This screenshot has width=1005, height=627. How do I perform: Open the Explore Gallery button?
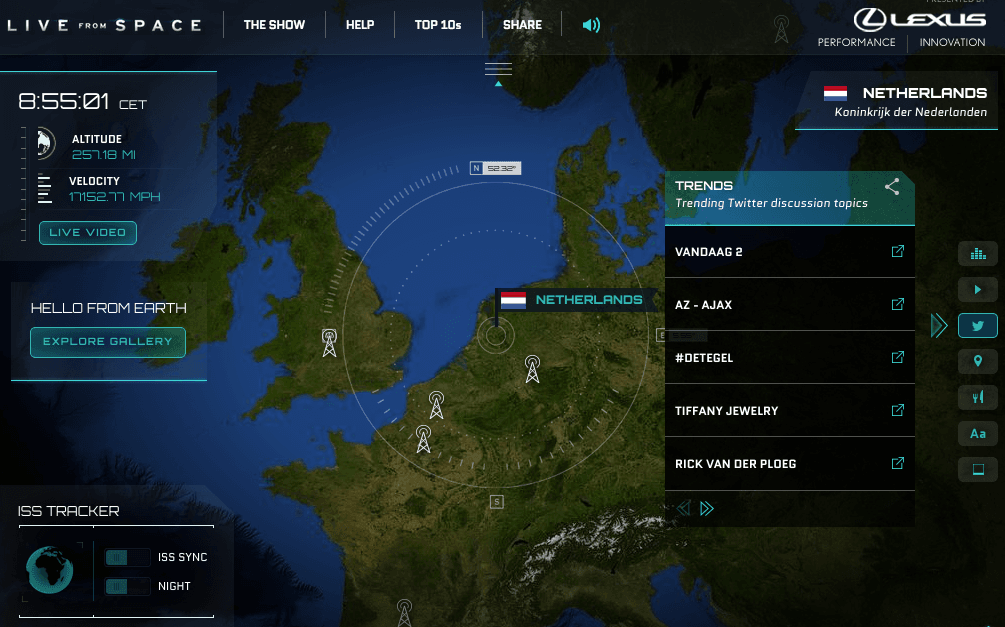coord(107,342)
